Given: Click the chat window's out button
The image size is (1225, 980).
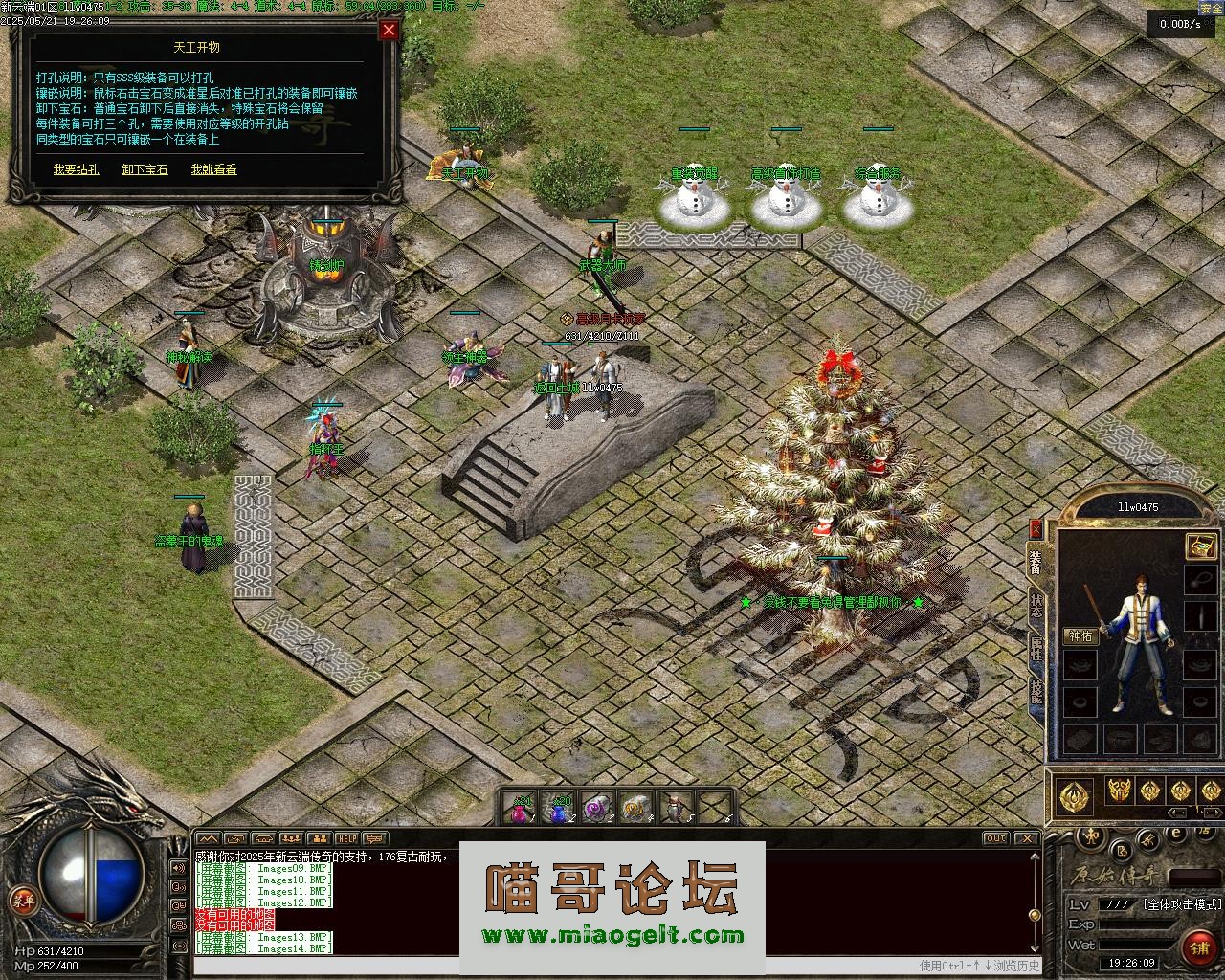Looking at the screenshot, I should point(995,838).
